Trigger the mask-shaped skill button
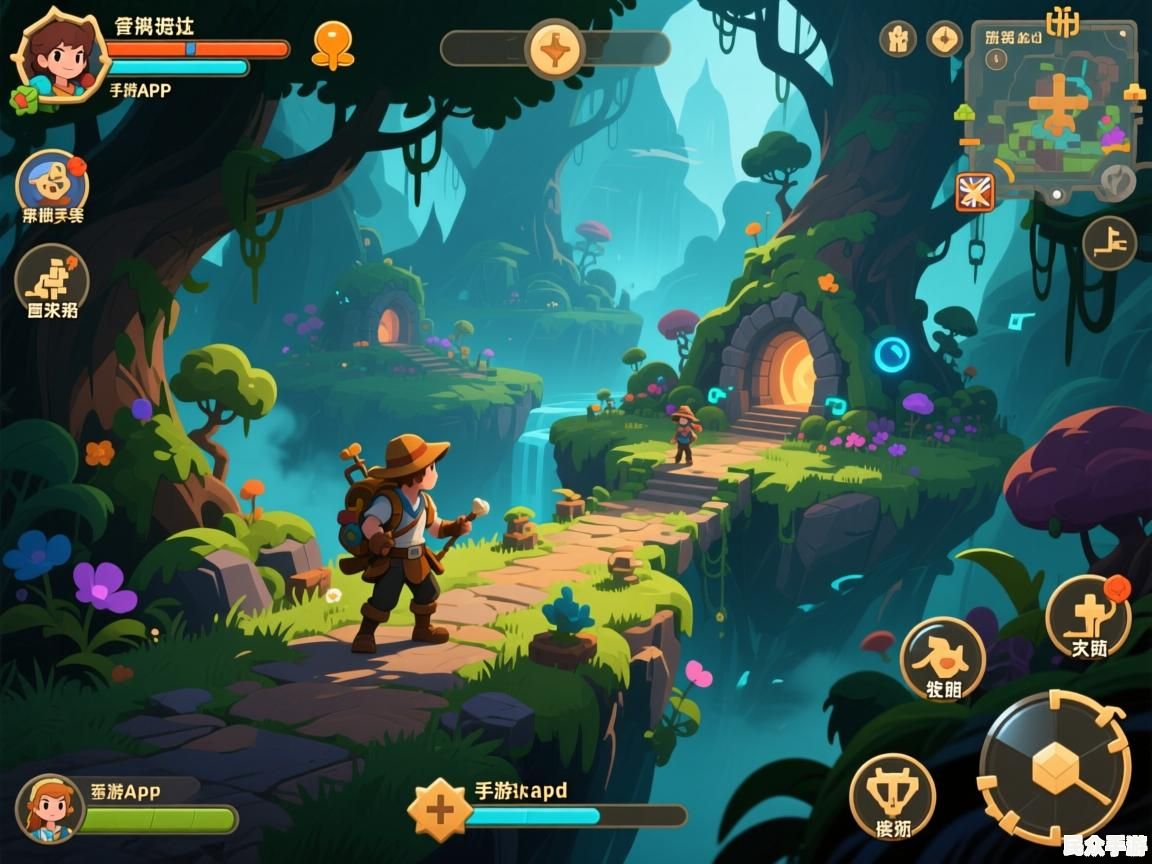Screen dimensions: 1152x864 pyautogui.click(x=892, y=796)
